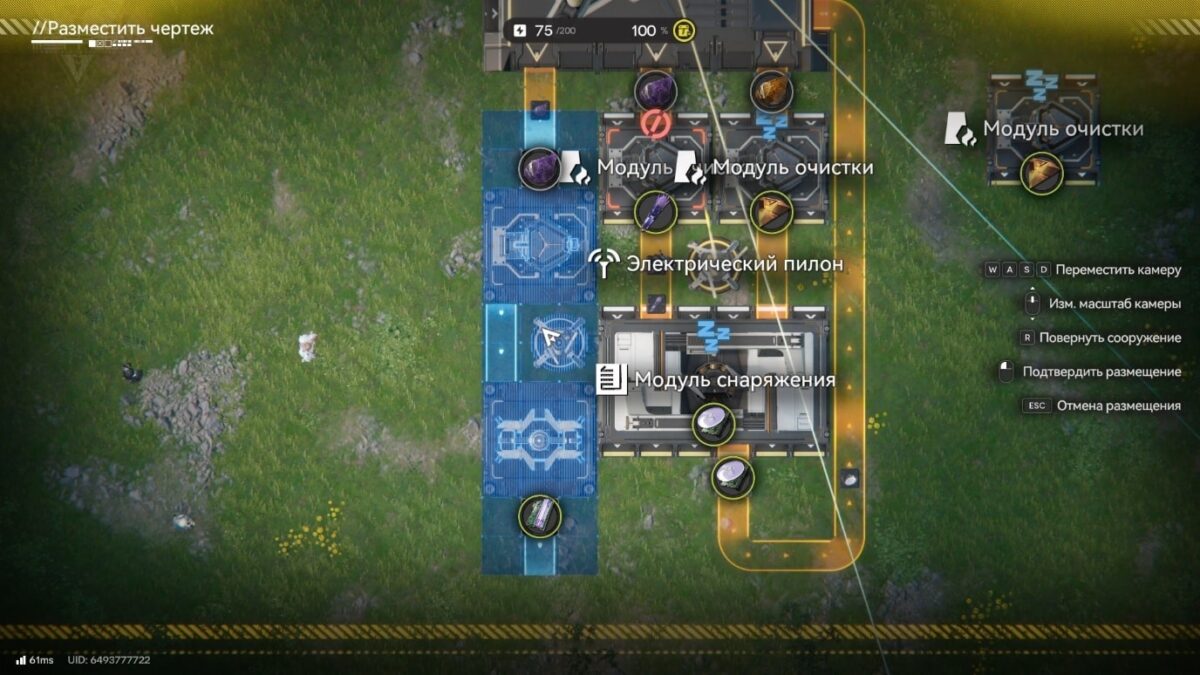Select the Модуль снаряжения building label
The image size is (1200, 675).
[733, 380]
